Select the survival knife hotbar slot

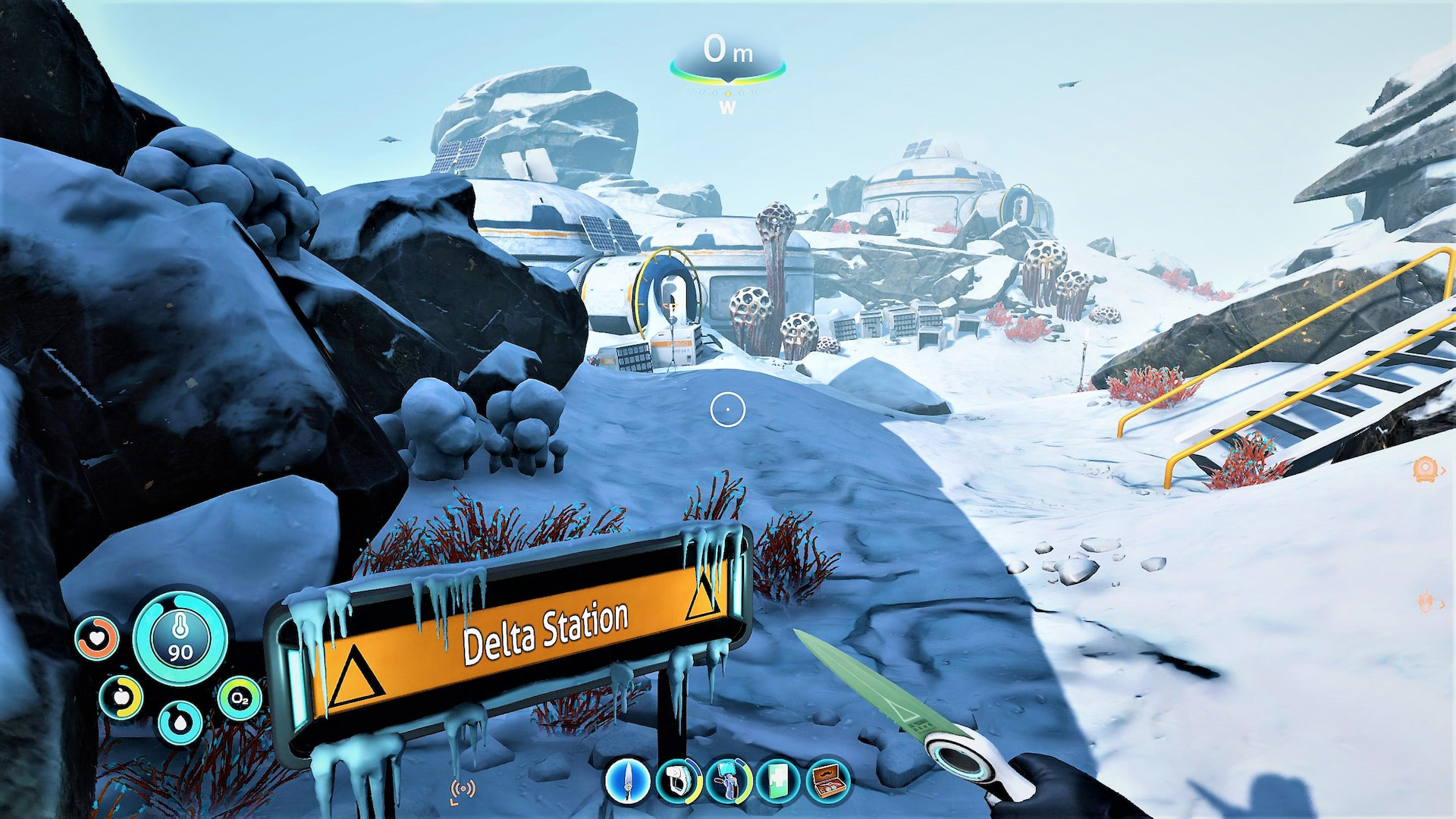(628, 780)
